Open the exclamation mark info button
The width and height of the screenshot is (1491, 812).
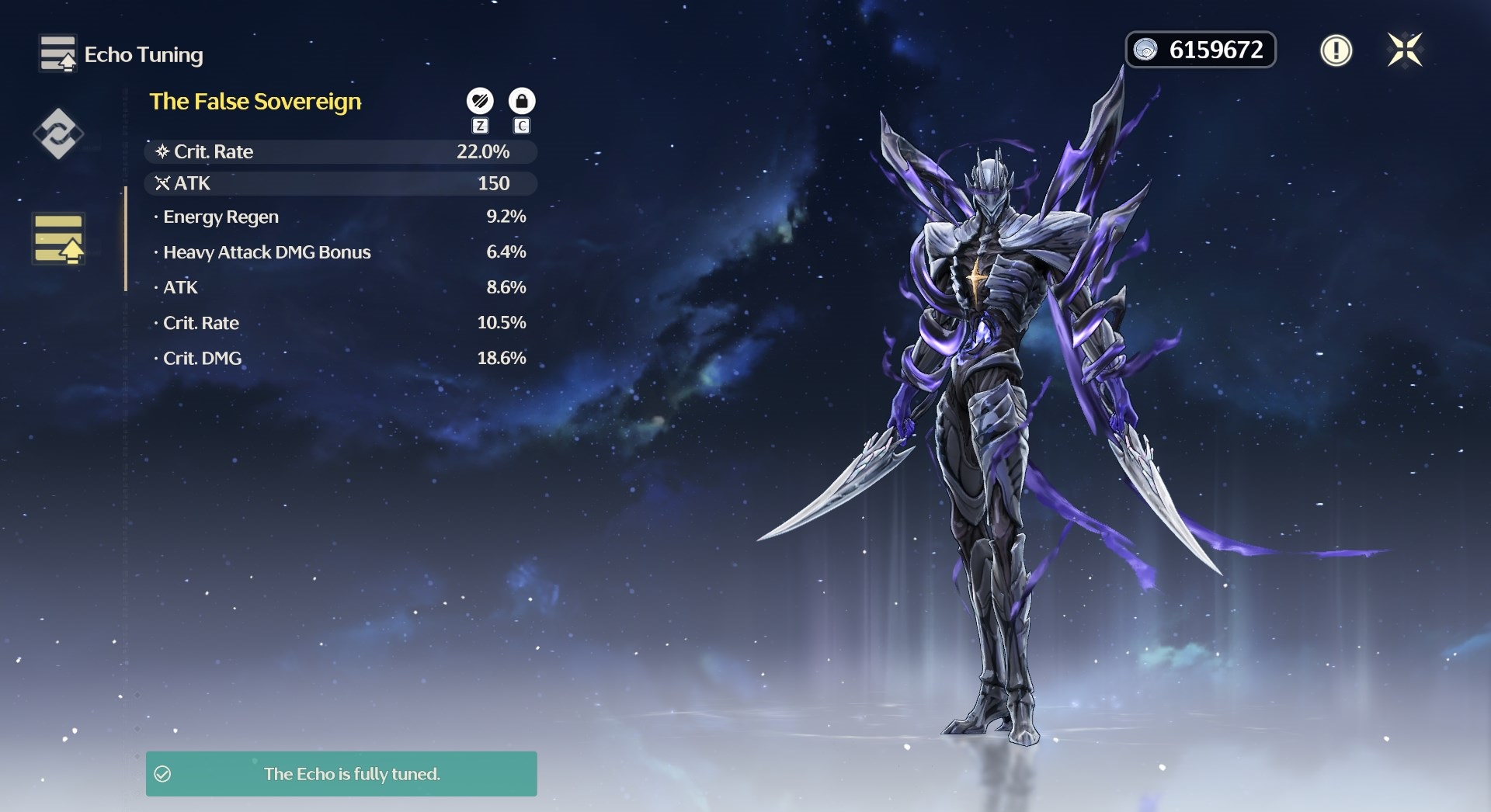(x=1336, y=50)
